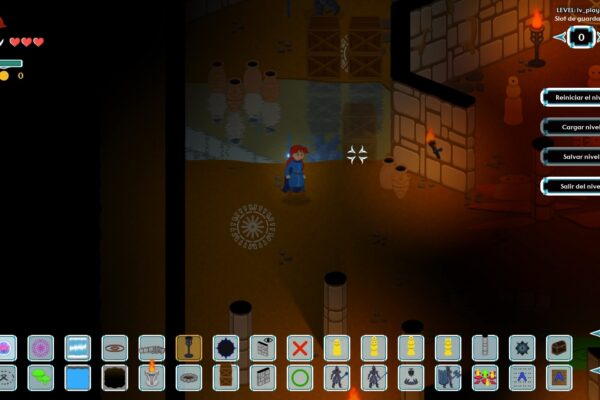Pick the stone pillar column object
The height and width of the screenshot is (400, 600).
coord(485,347)
